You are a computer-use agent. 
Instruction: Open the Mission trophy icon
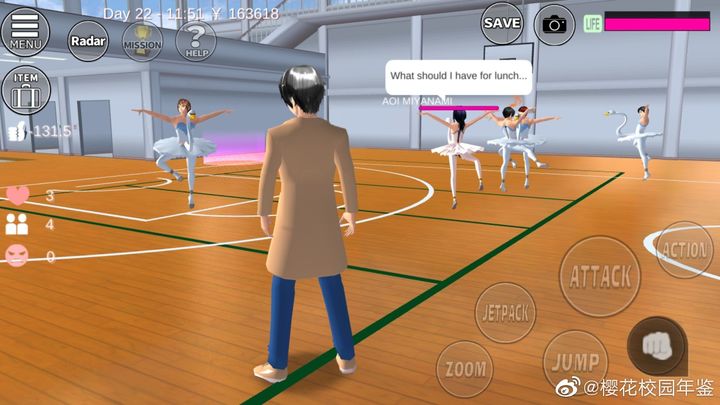click(x=142, y=43)
